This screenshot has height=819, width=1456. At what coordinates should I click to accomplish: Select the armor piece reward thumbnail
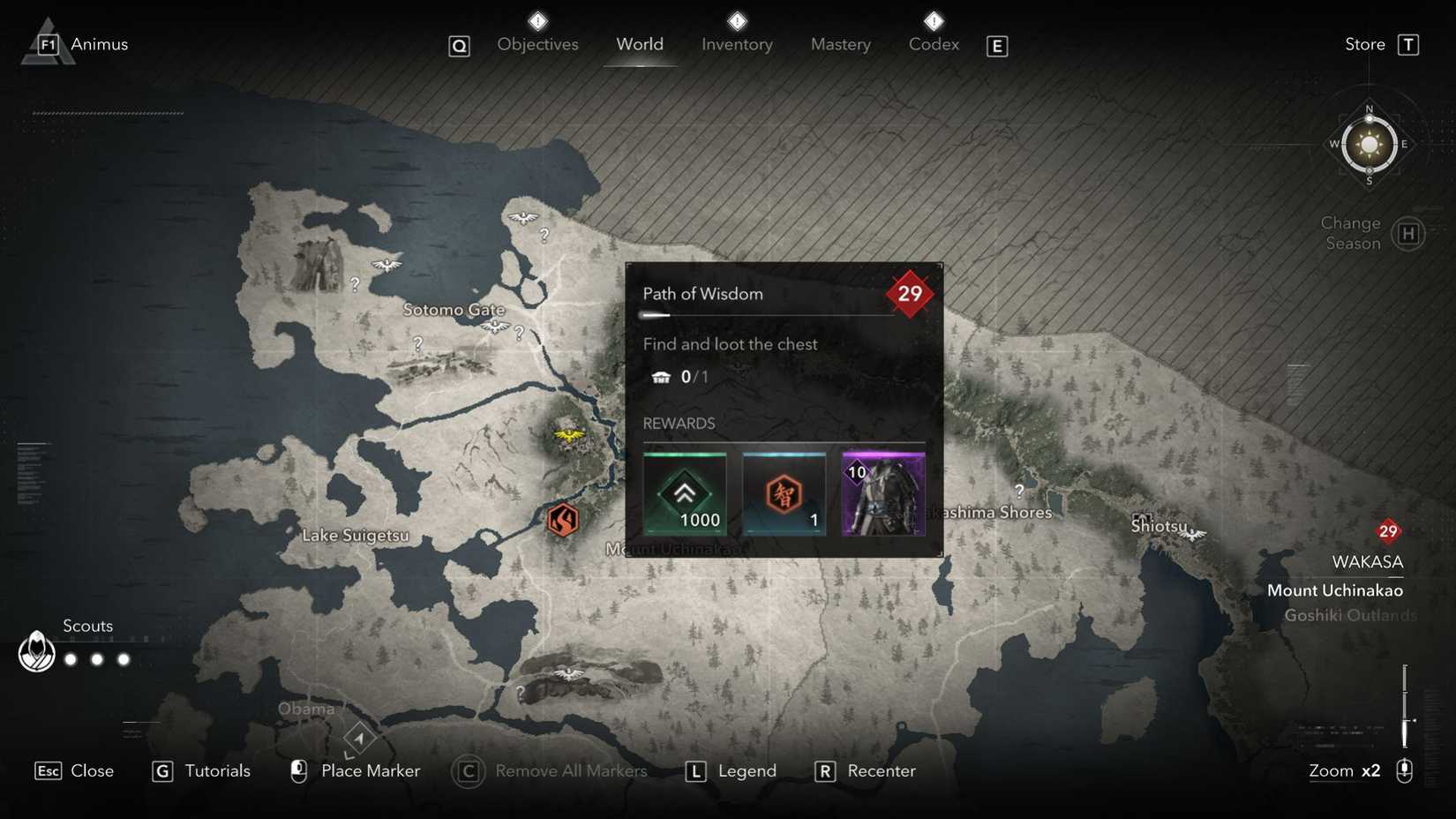tap(882, 495)
